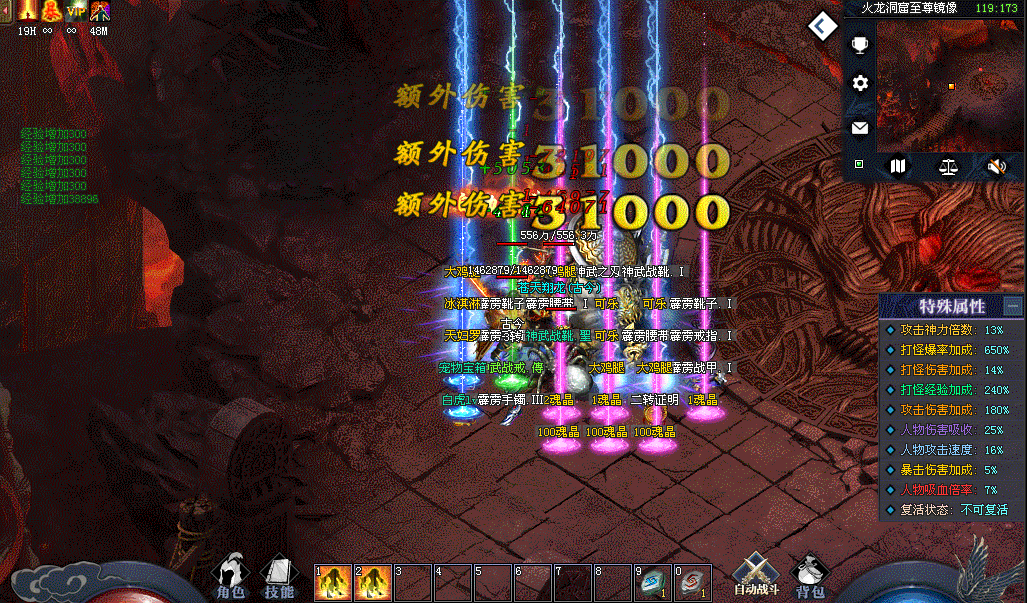
Task: Open the trophy rankings icon
Action: click(859, 45)
